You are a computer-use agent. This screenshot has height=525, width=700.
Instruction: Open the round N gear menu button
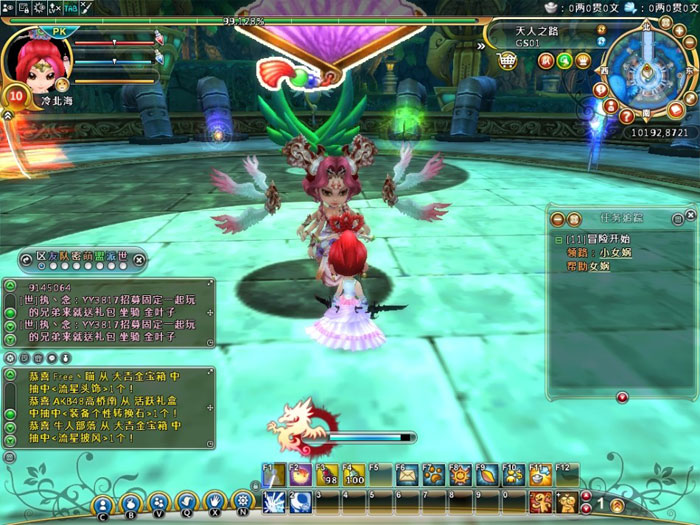tap(242, 502)
